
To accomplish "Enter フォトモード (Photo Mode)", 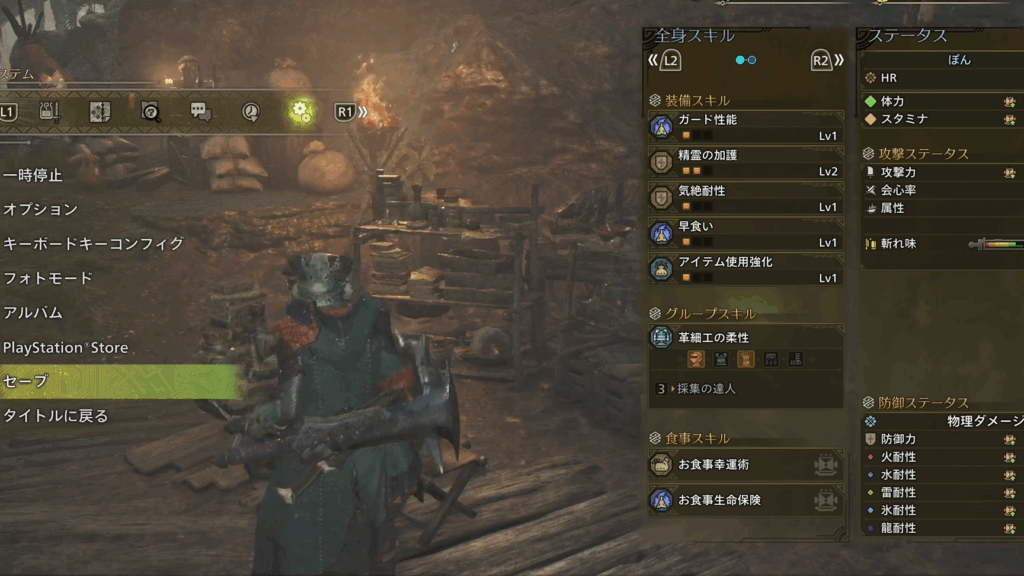I will [48, 278].
